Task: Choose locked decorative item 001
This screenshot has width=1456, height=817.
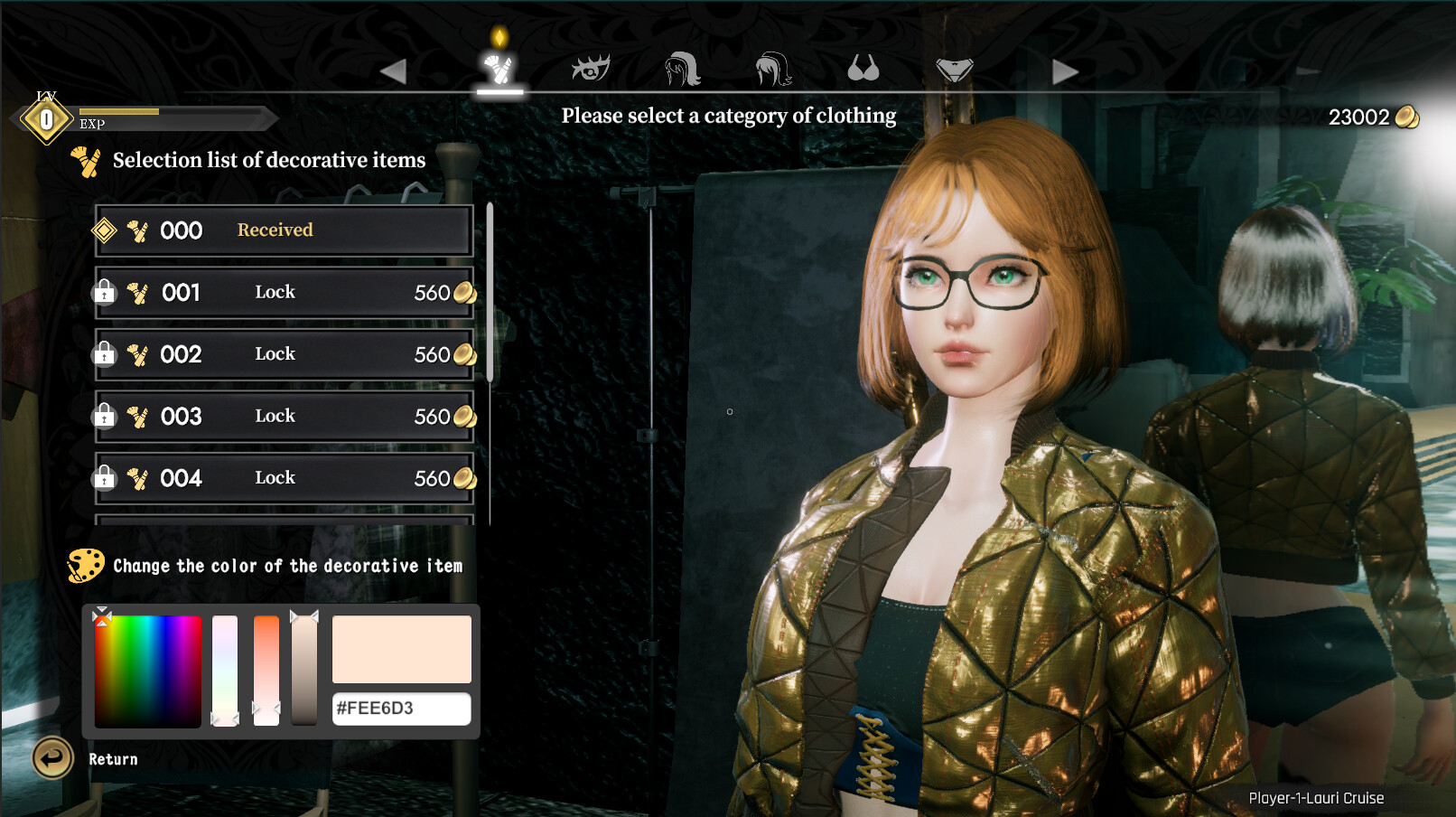Action: coord(284,293)
